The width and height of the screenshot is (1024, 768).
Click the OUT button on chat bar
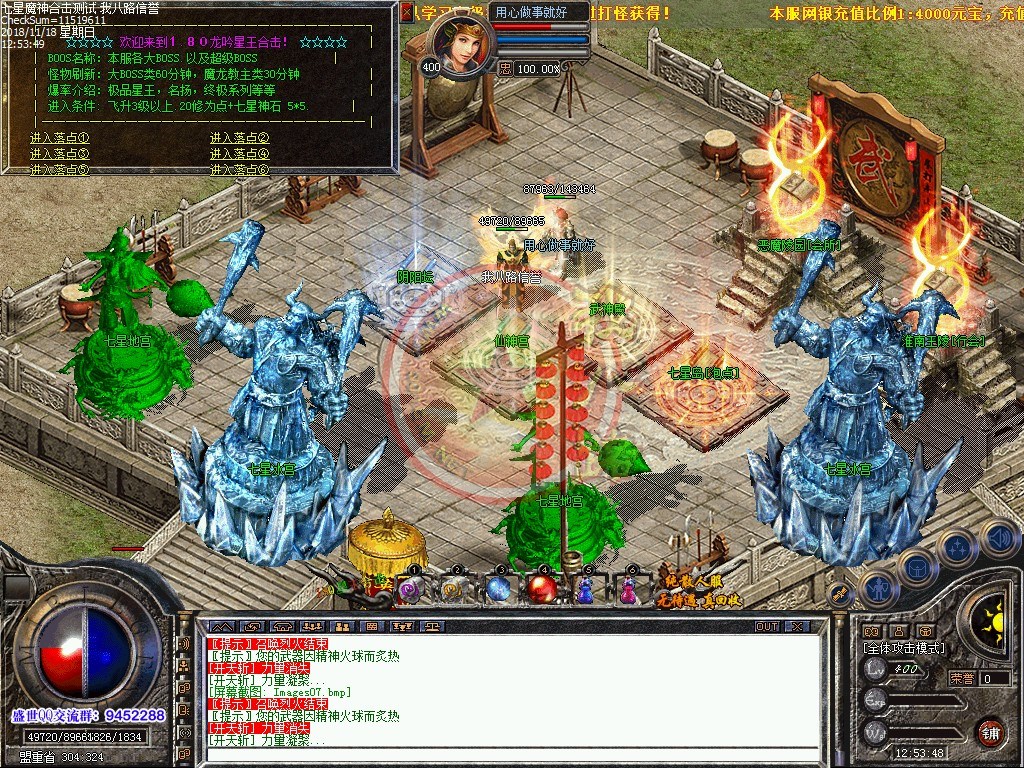[767, 626]
